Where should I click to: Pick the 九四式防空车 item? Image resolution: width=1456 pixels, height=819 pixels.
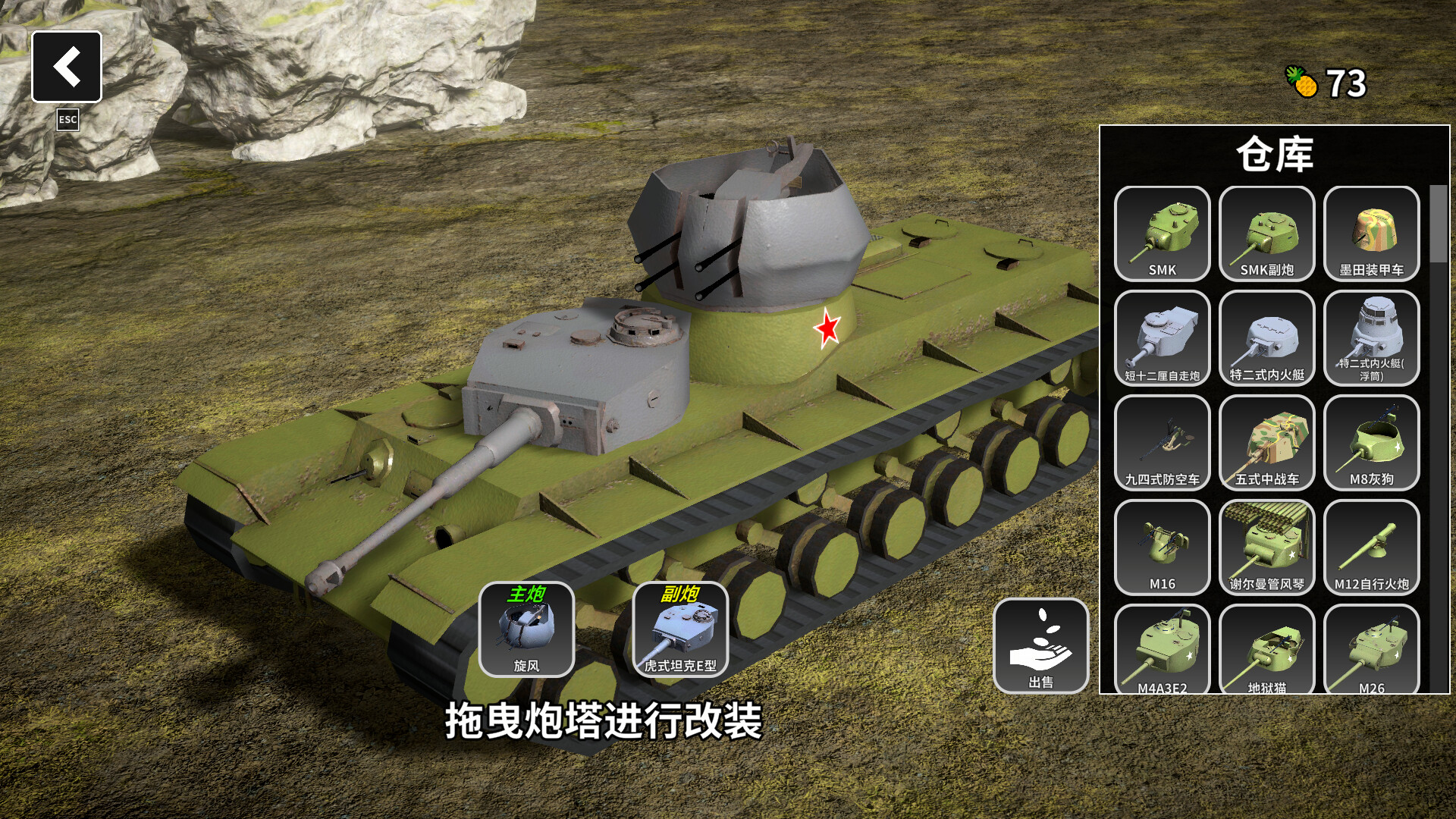point(1163,444)
